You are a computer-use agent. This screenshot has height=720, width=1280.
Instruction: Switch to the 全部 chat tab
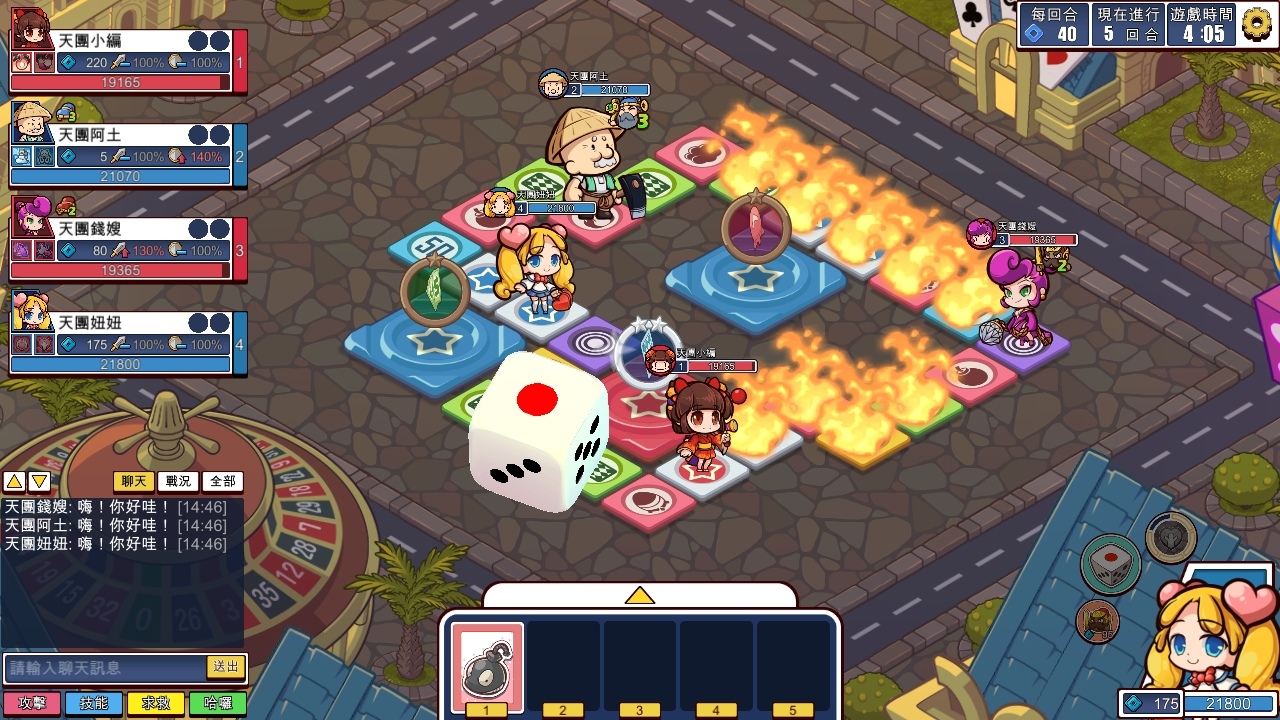point(221,481)
